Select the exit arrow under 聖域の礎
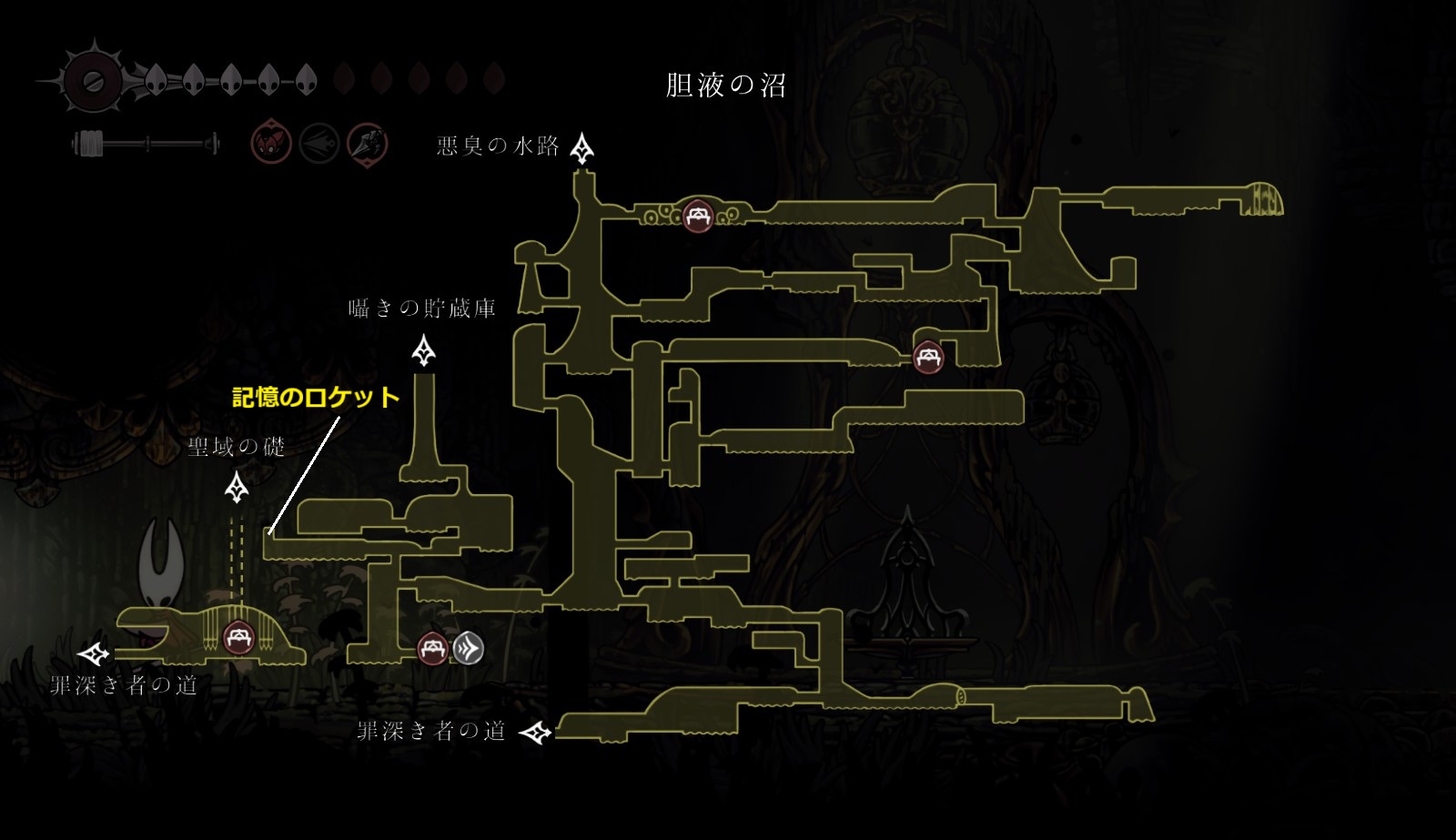 click(237, 489)
